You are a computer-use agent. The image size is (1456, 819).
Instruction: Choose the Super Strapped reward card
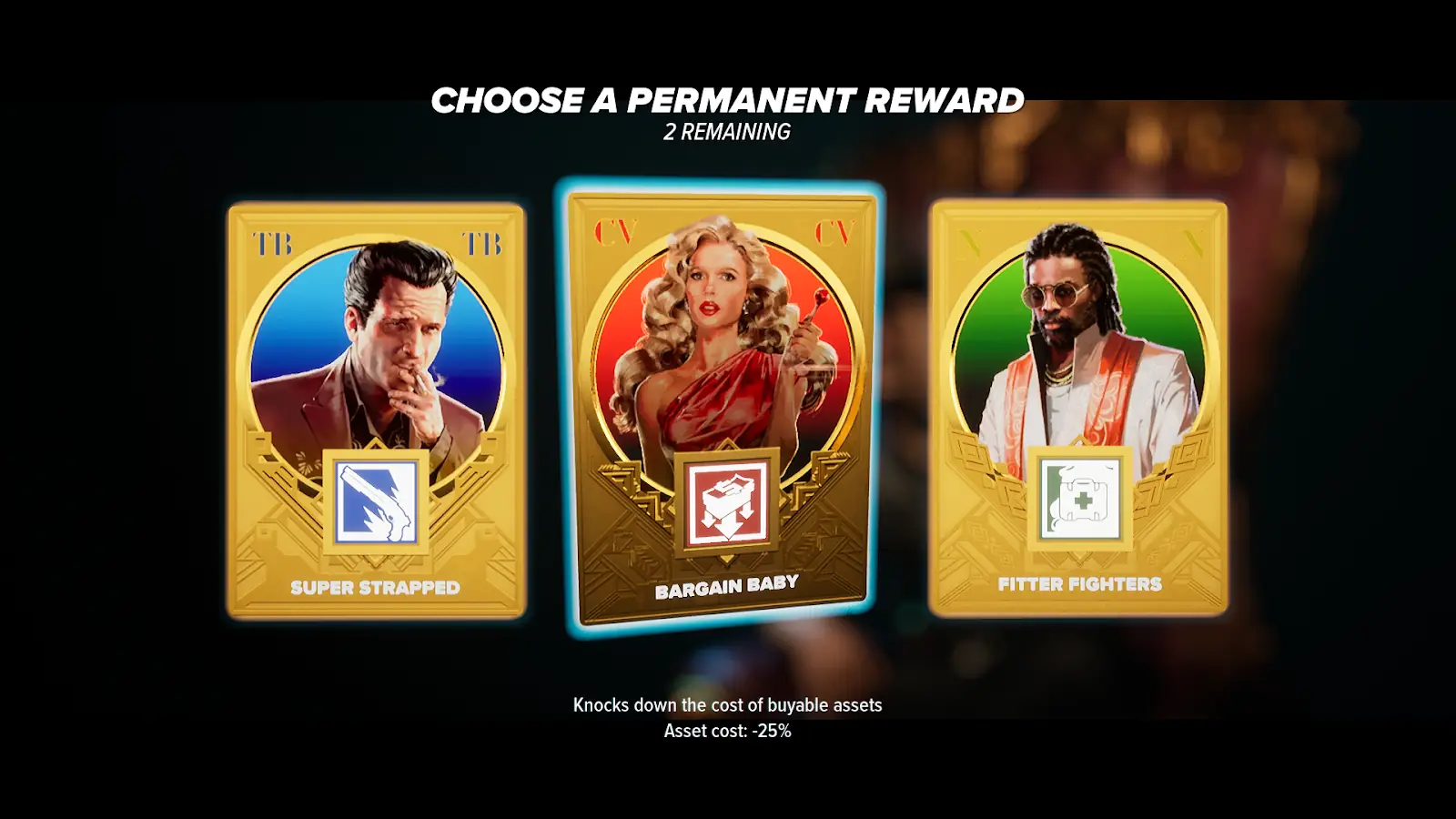coord(376,409)
